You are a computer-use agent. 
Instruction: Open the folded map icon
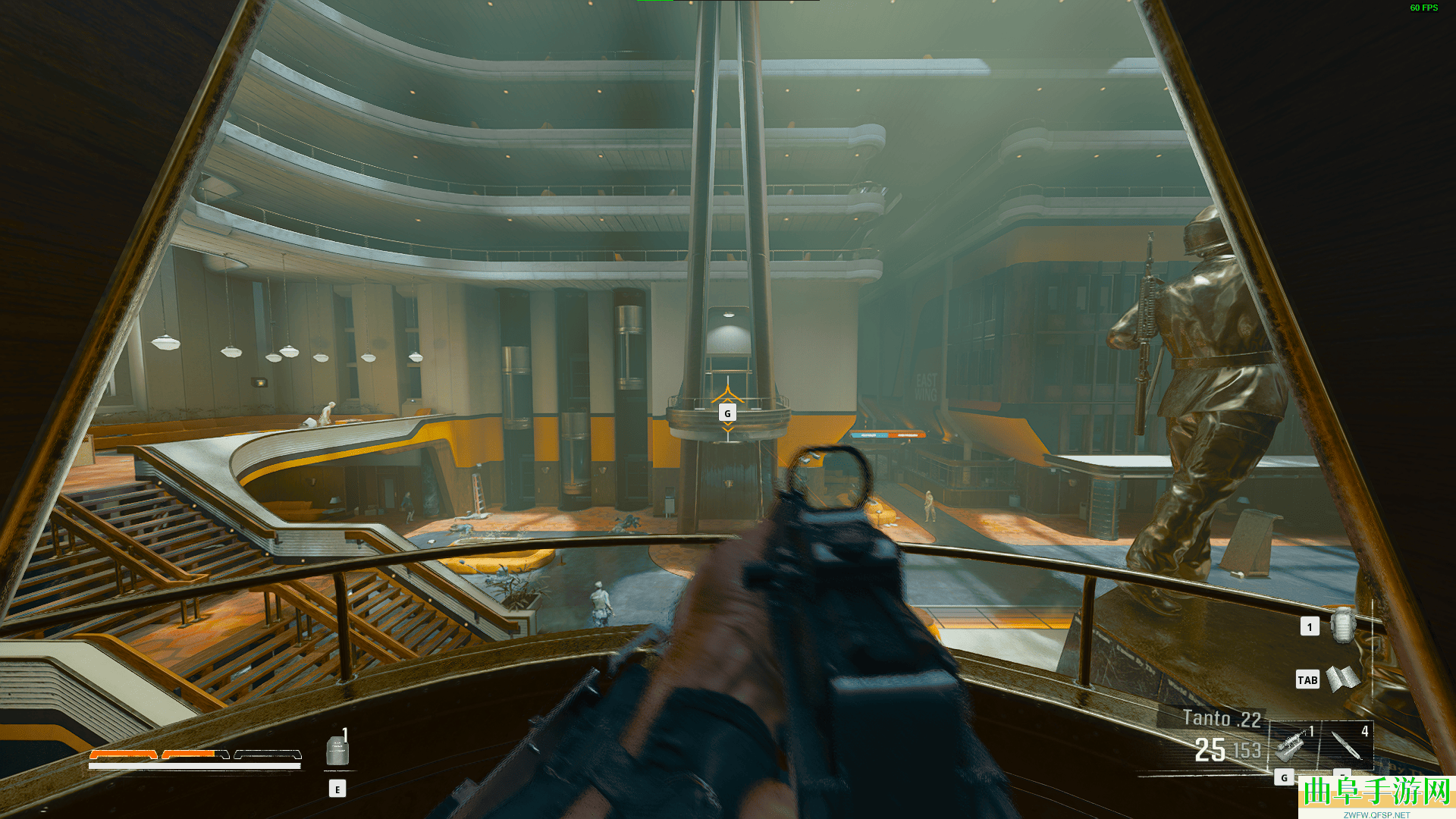click(x=1343, y=678)
